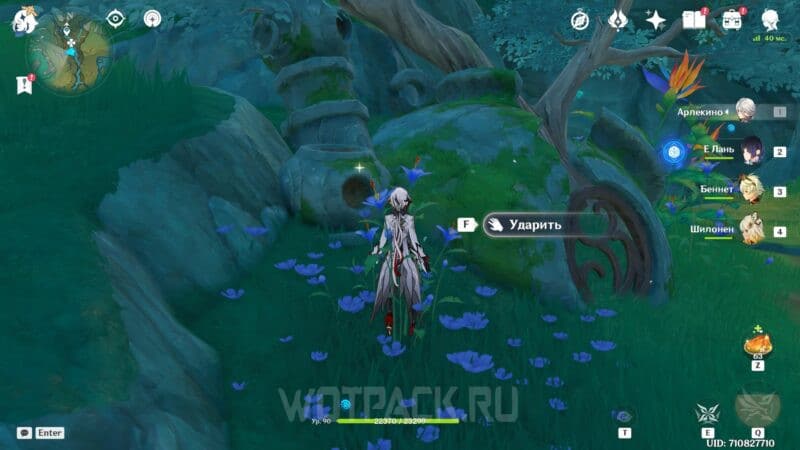Click the eye-shaped icon beside the minimap
Viewport: 800px width, 450px height.
pos(116,19)
